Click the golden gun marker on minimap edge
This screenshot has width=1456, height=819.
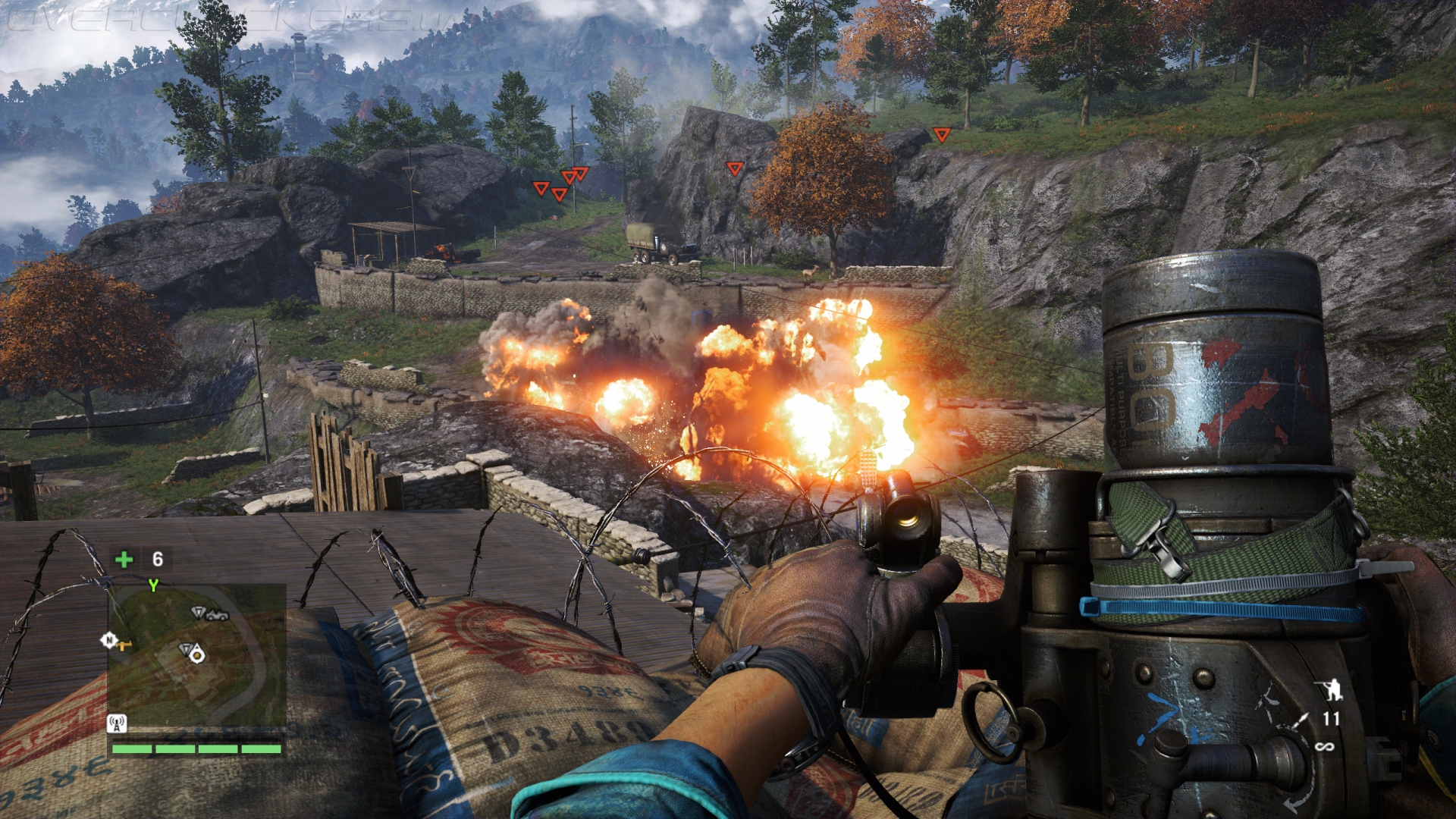[x=125, y=646]
